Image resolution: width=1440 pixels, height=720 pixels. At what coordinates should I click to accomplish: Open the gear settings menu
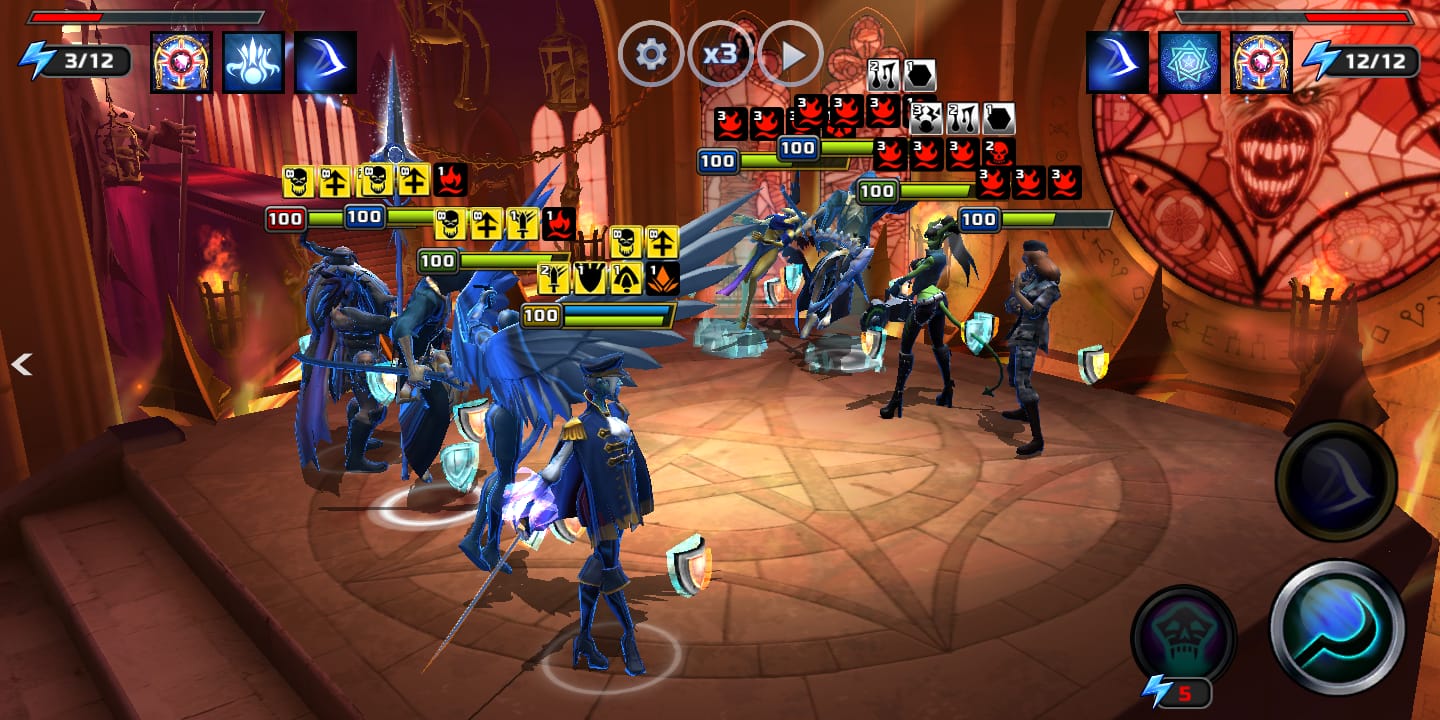[x=651, y=54]
